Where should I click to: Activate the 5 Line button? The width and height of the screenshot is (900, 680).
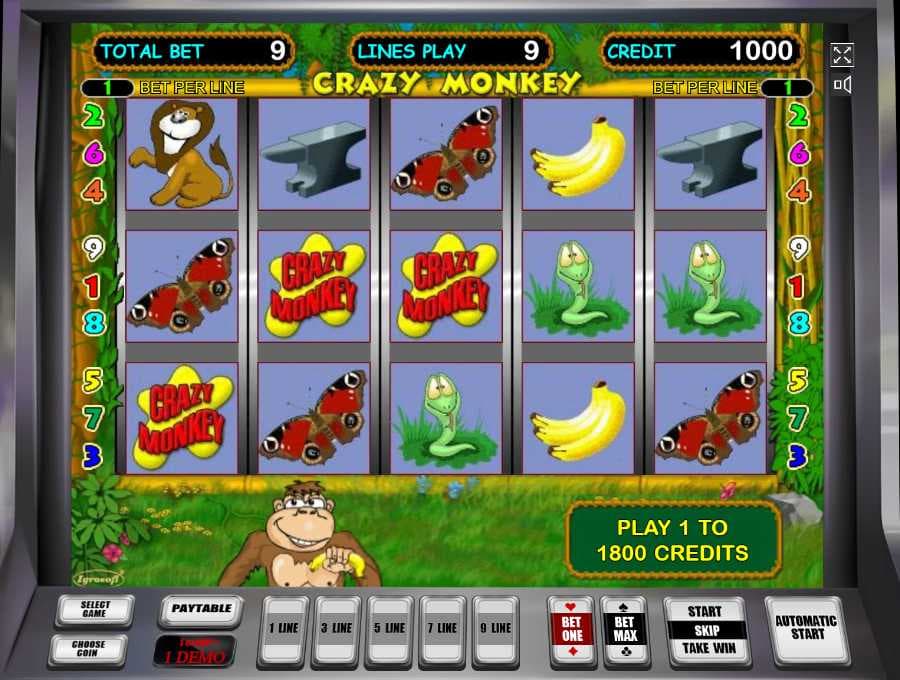click(390, 629)
